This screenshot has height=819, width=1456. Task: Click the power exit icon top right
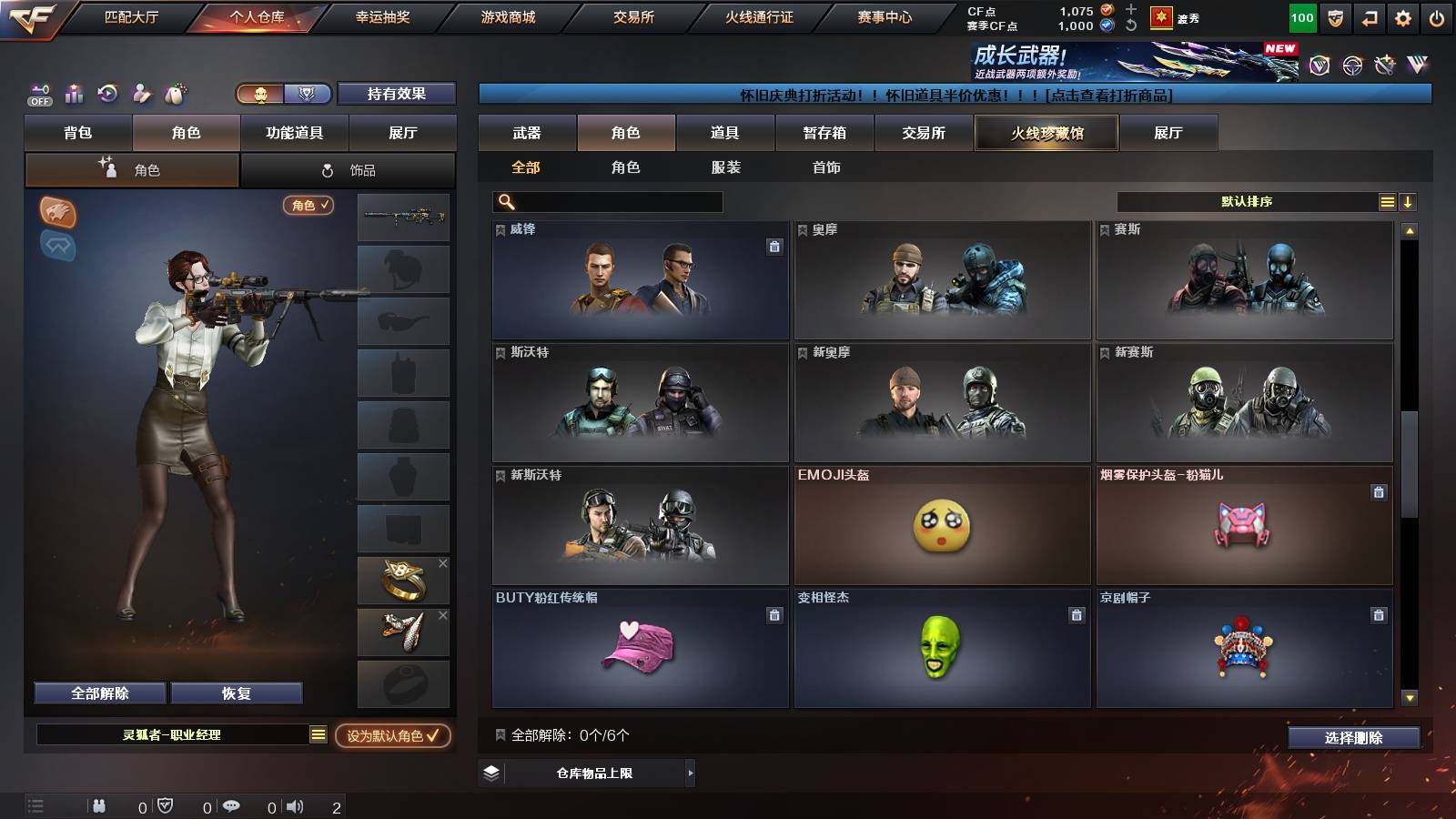[1438, 15]
